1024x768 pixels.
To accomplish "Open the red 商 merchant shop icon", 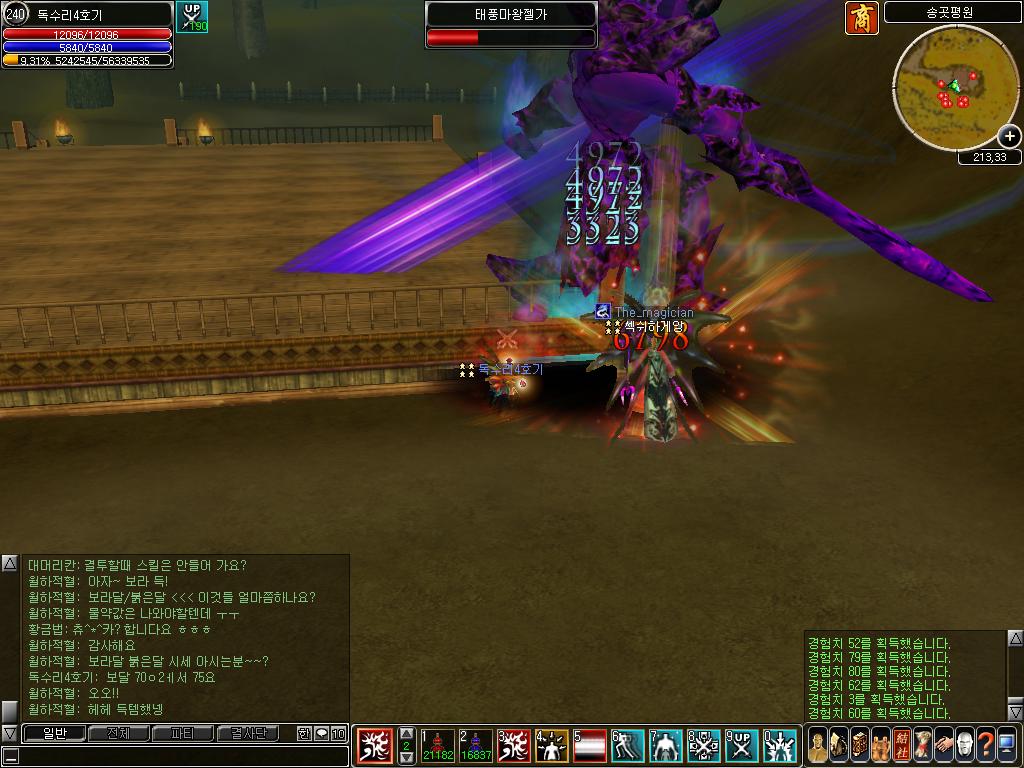I will tap(861, 18).
